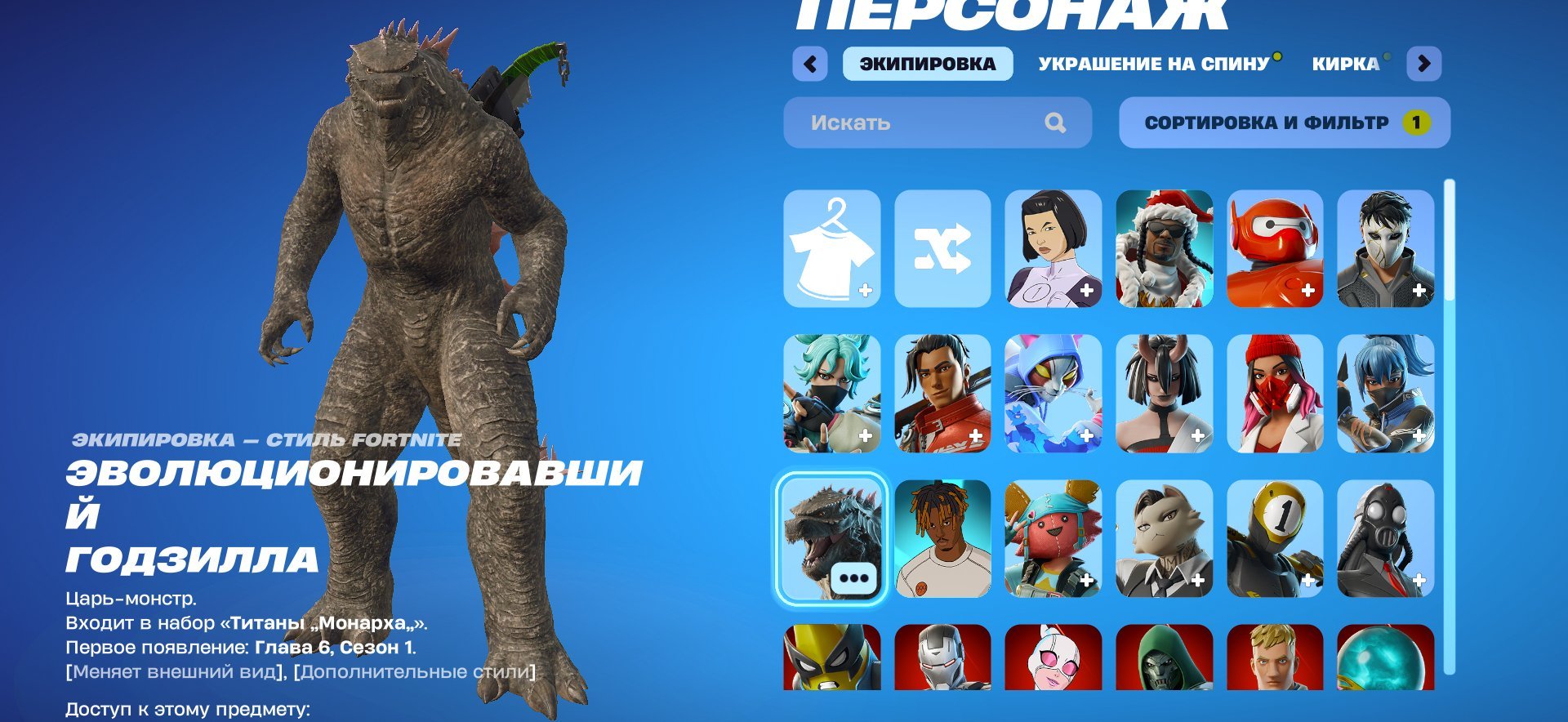The image size is (1568, 722).
Task: Click the active ЭКИПИРОВКА tab
Action: pos(929,65)
